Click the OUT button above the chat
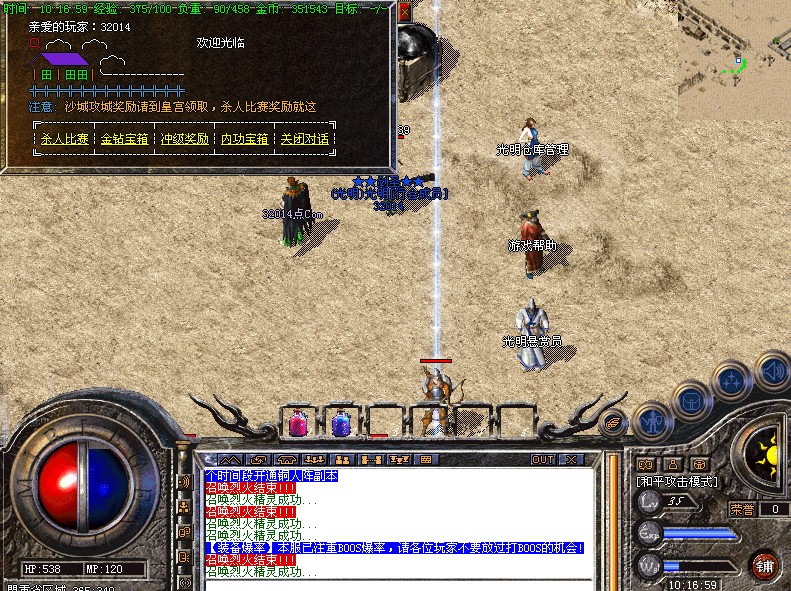The width and height of the screenshot is (791, 591). coord(542,459)
